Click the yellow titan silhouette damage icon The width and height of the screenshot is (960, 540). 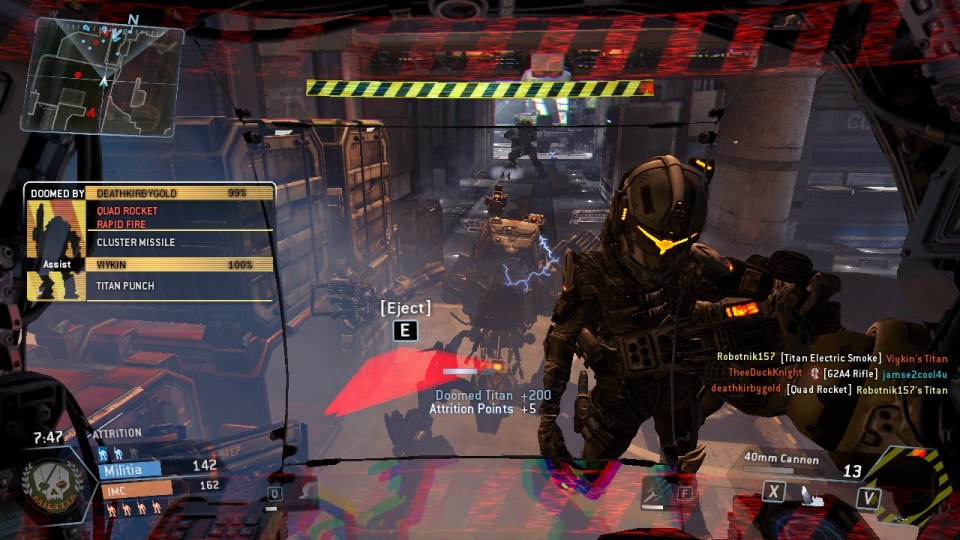tap(54, 243)
